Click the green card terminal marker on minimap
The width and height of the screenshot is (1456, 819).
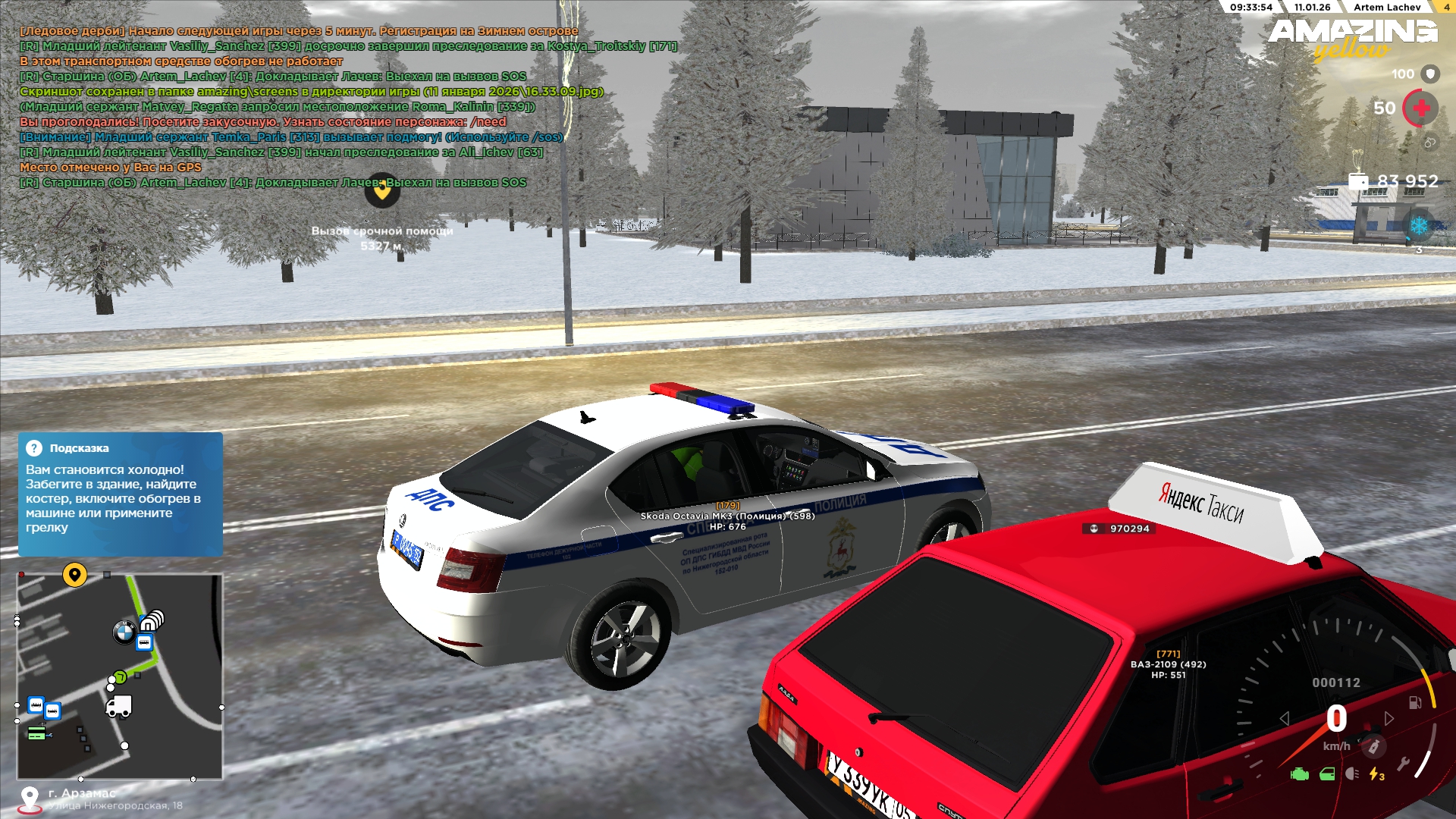point(36,733)
